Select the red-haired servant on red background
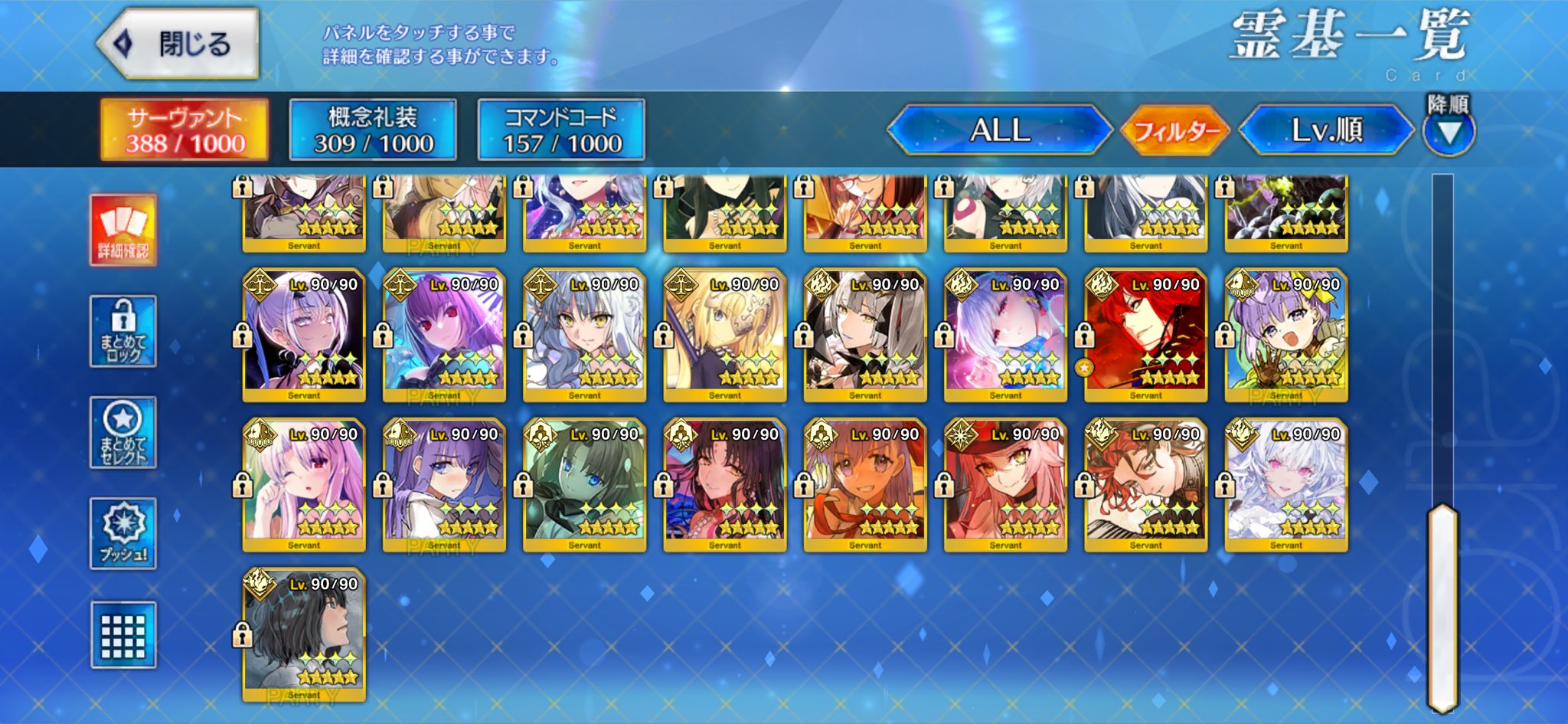This screenshot has width=1568, height=724. pyautogui.click(x=1145, y=335)
